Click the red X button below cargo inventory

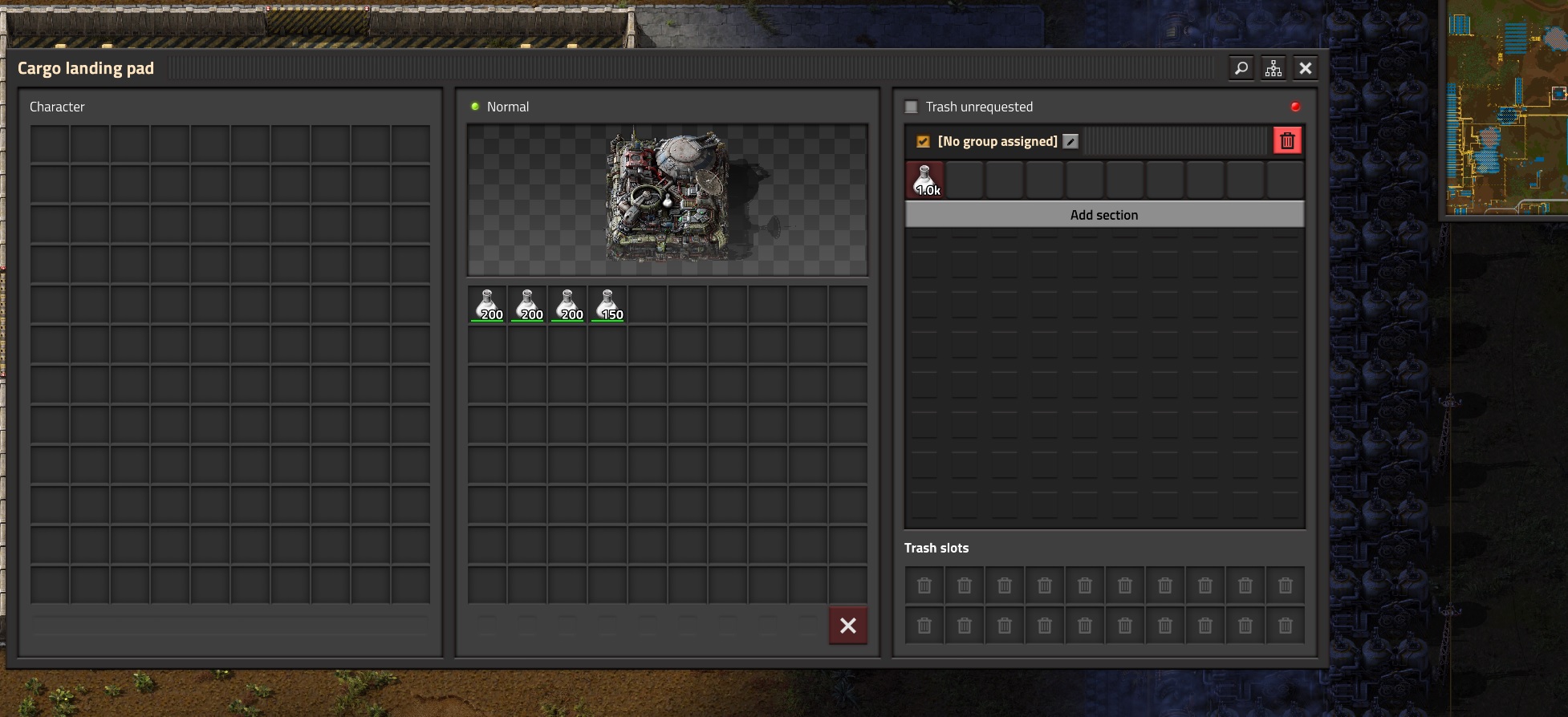(x=848, y=626)
